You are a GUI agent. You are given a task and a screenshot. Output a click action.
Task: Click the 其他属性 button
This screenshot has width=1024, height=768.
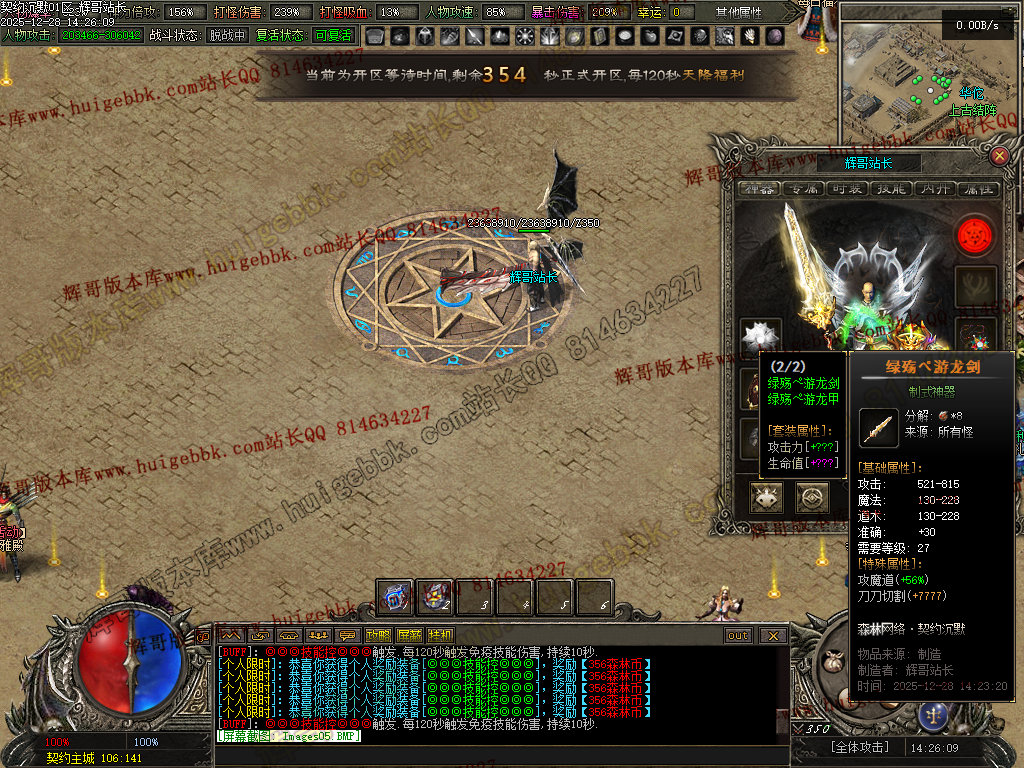[x=739, y=13]
